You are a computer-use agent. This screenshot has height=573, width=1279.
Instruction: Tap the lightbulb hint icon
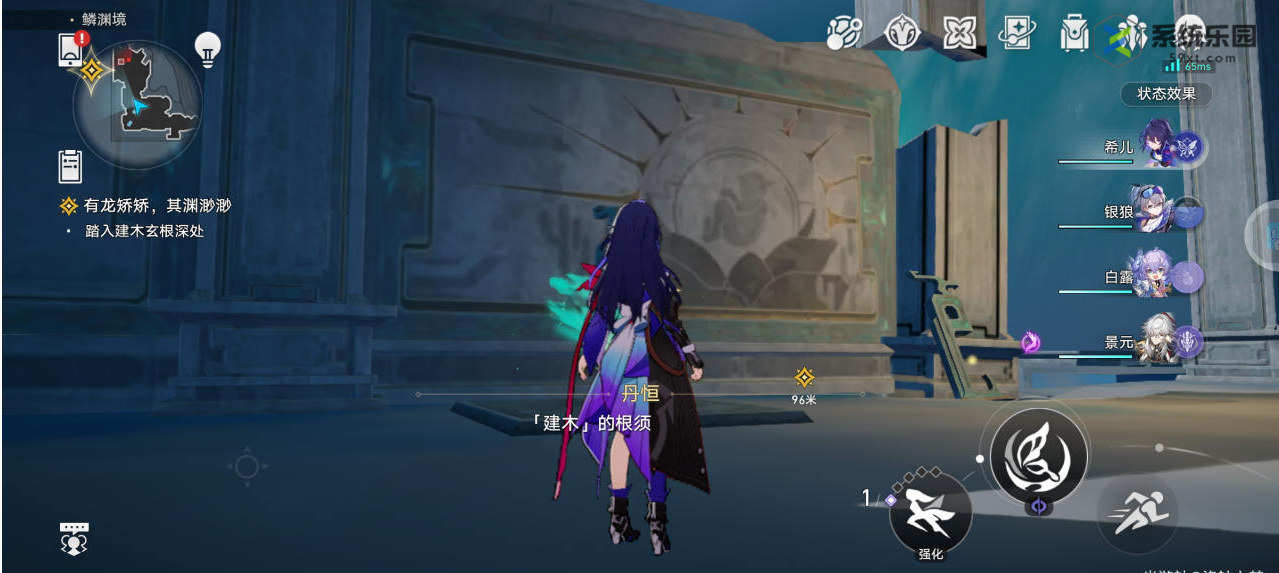pos(207,49)
